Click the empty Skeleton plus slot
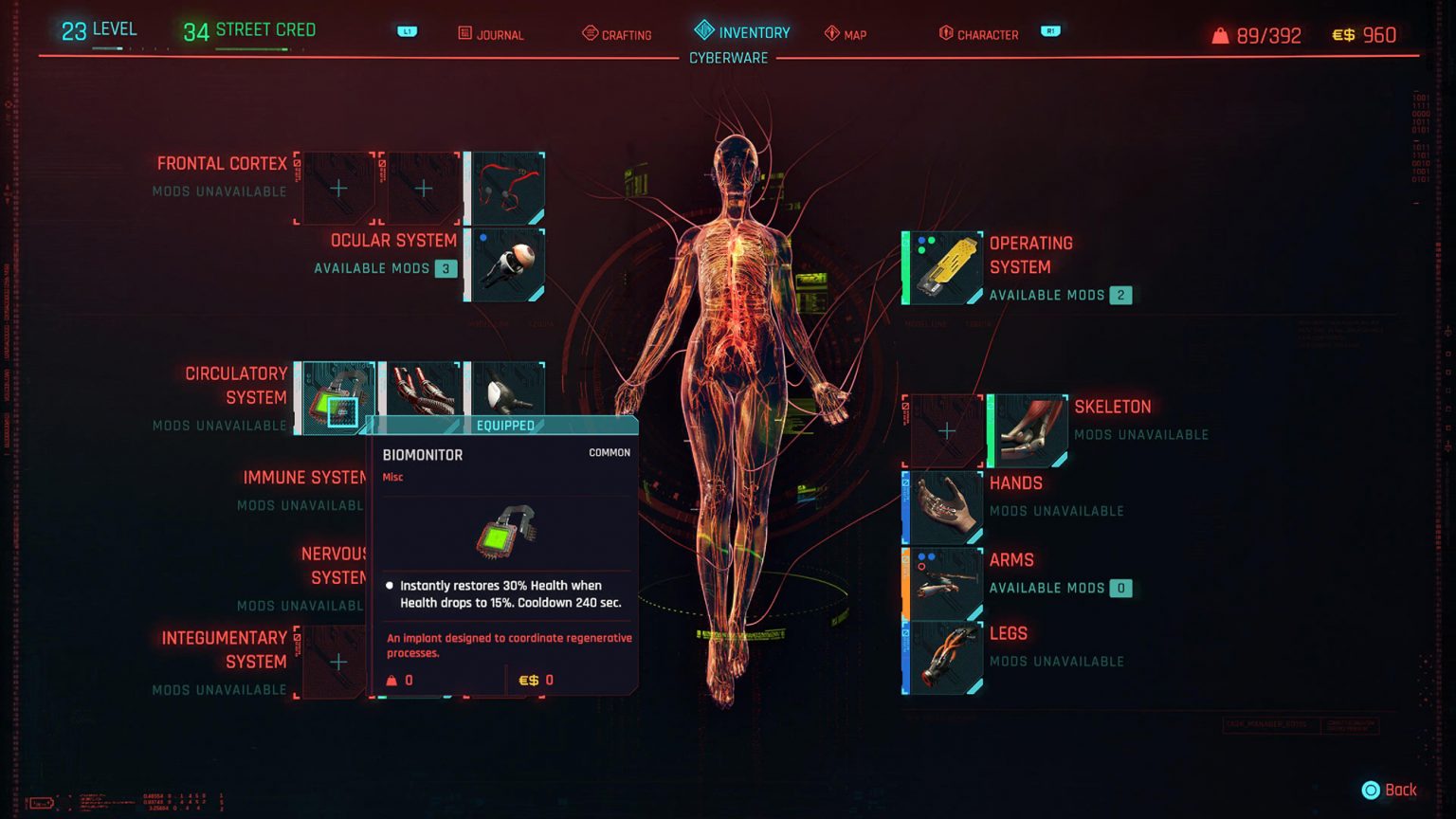 [945, 429]
